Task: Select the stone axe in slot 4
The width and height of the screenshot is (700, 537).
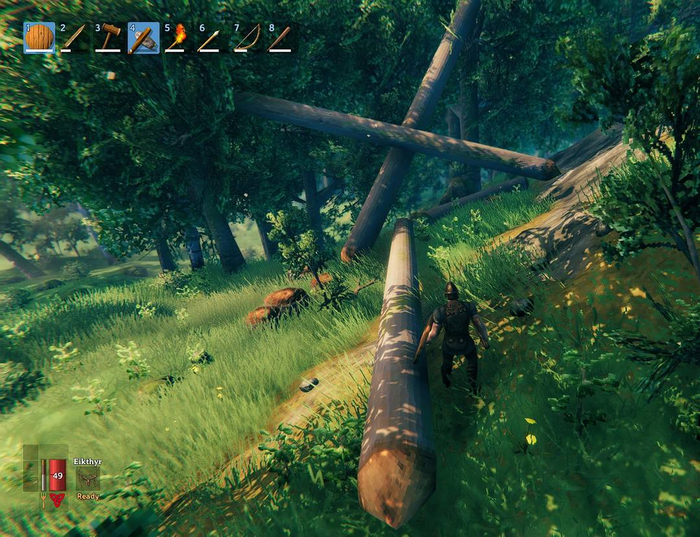Action: (143, 38)
